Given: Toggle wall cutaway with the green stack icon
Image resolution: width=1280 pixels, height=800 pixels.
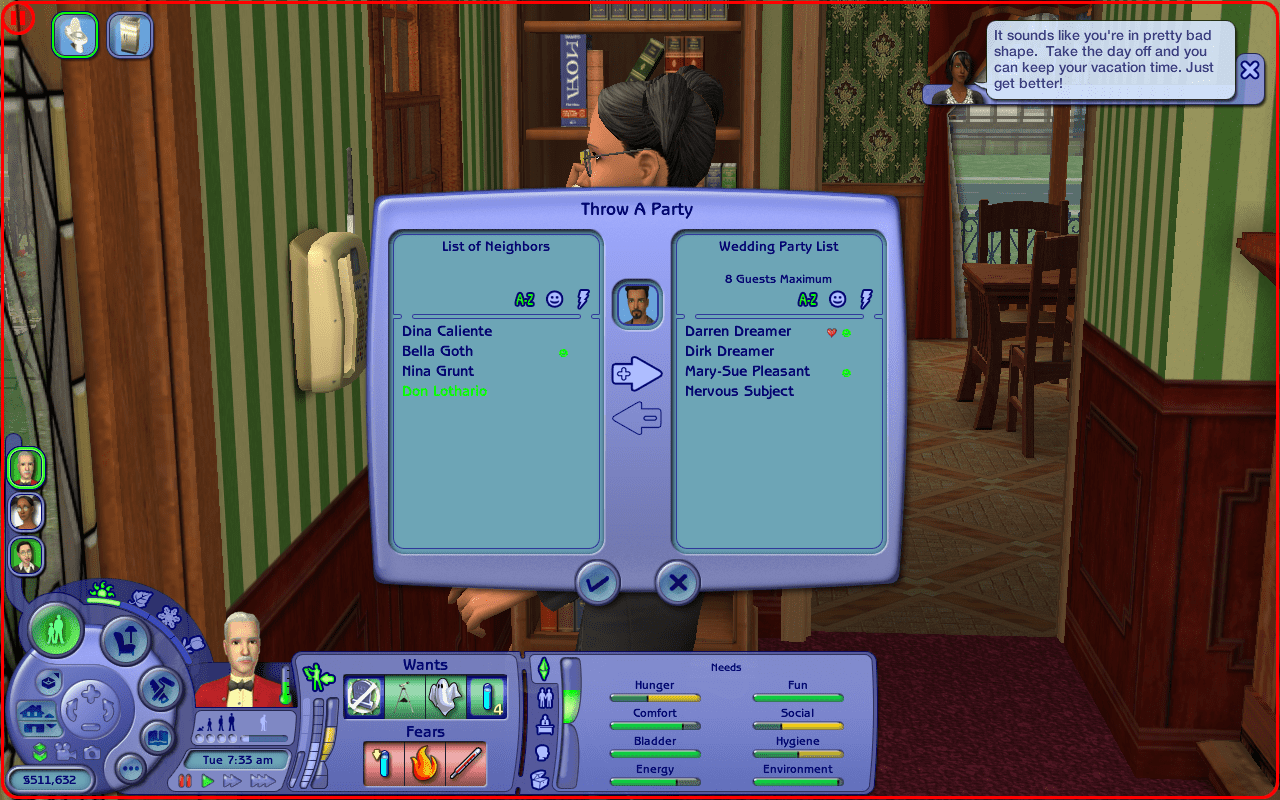Looking at the screenshot, I should click(x=40, y=753).
